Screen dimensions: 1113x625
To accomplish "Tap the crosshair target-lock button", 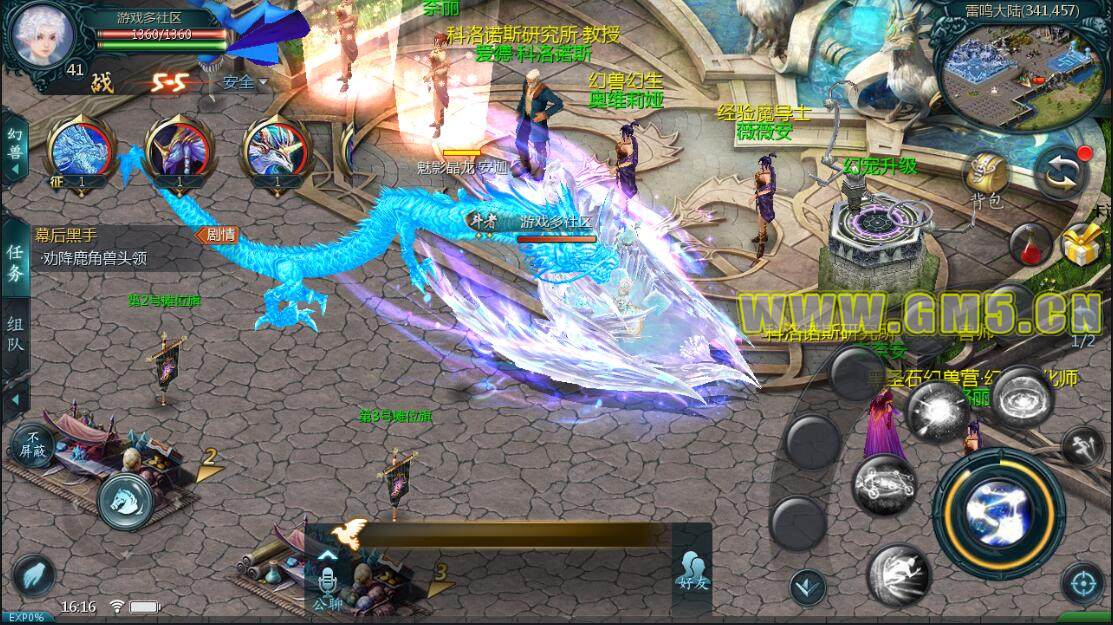I will click(x=1081, y=582).
